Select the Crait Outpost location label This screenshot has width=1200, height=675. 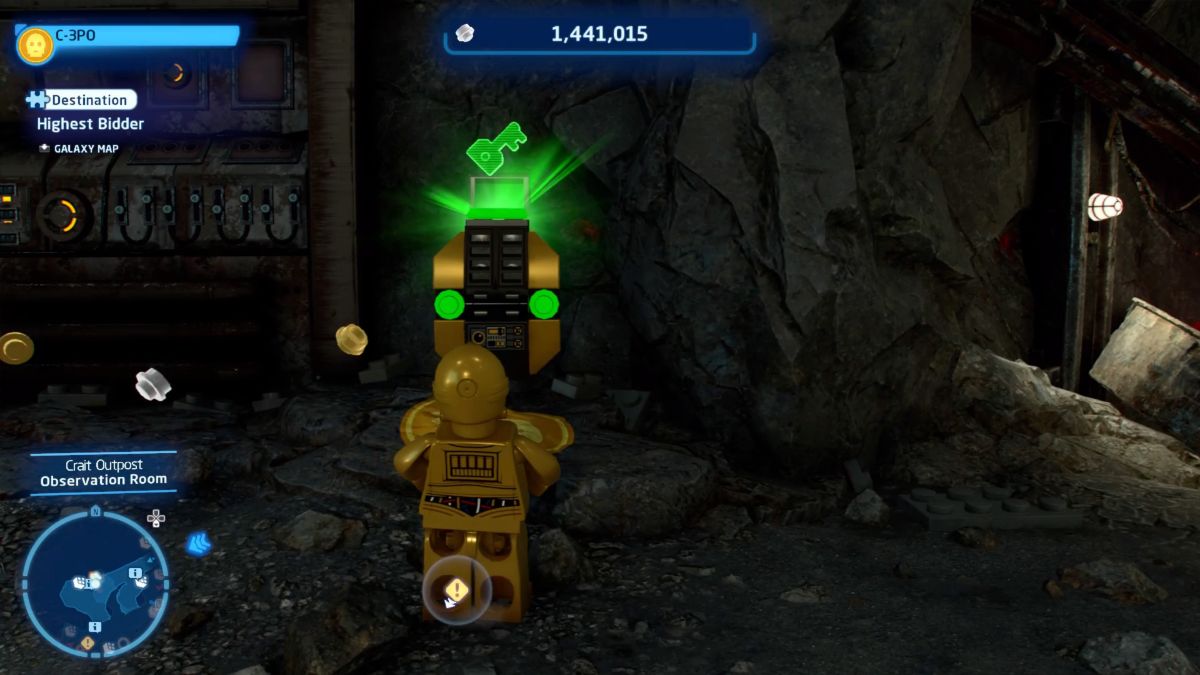(104, 466)
